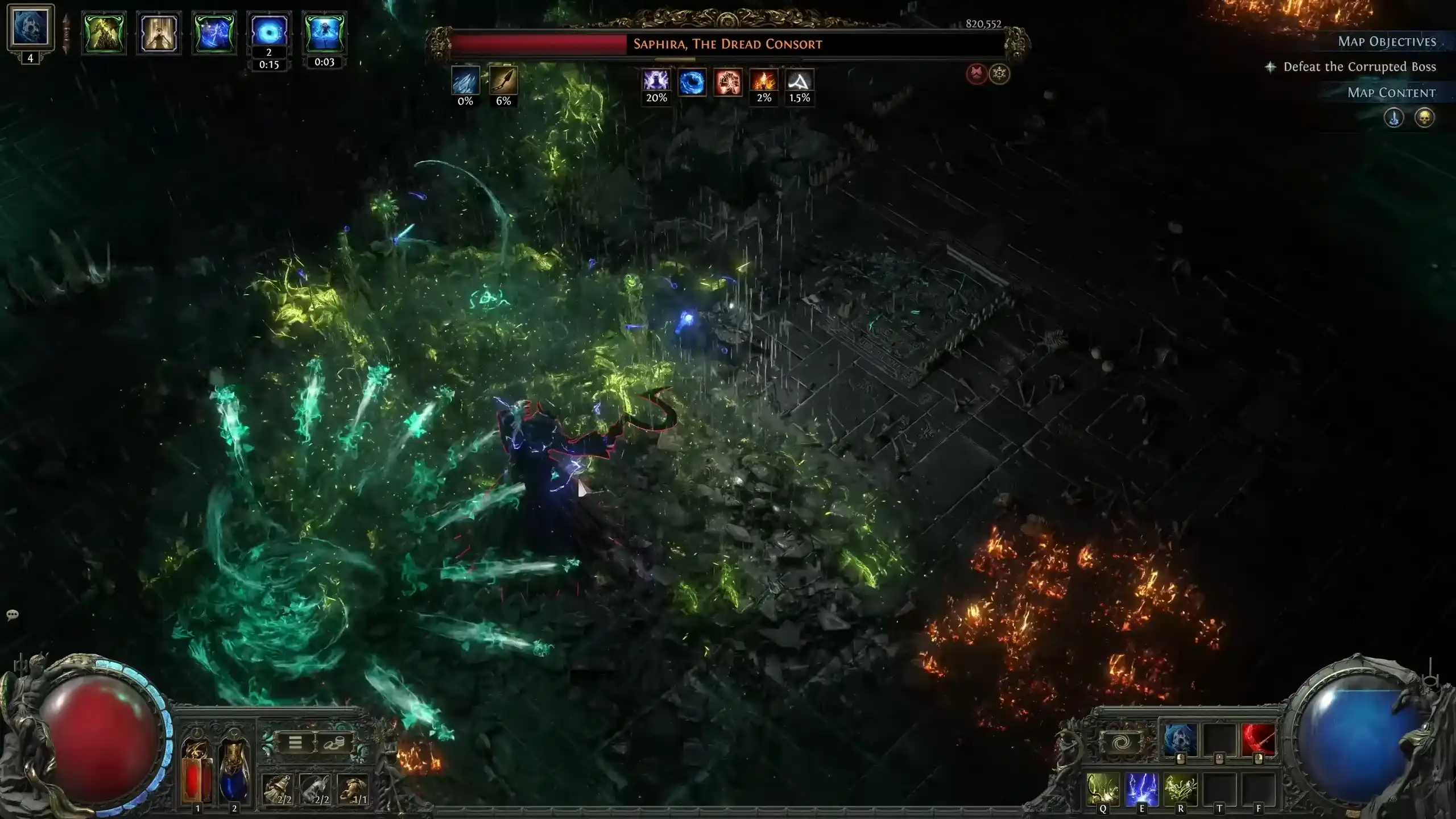
Task: Toggle the snowflake modifier beside the boss bar
Action: pos(999,73)
